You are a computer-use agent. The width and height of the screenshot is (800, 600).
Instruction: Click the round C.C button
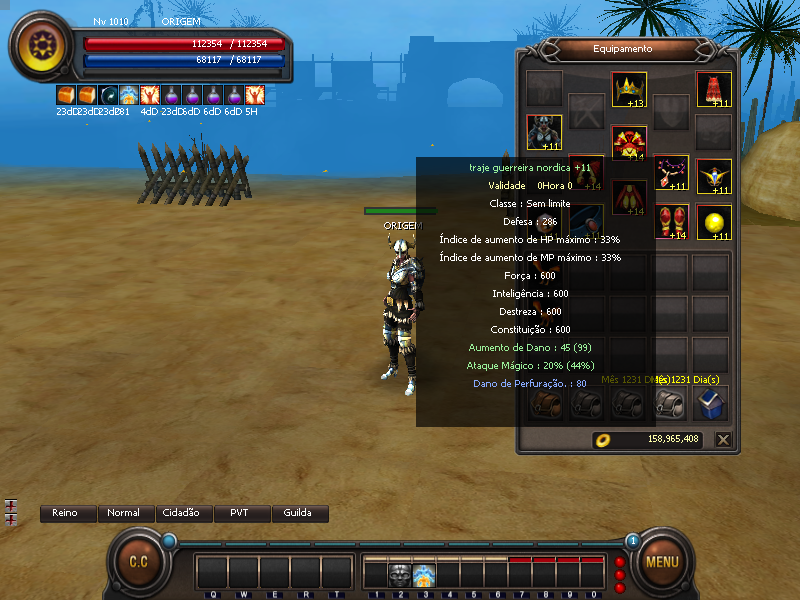138,561
